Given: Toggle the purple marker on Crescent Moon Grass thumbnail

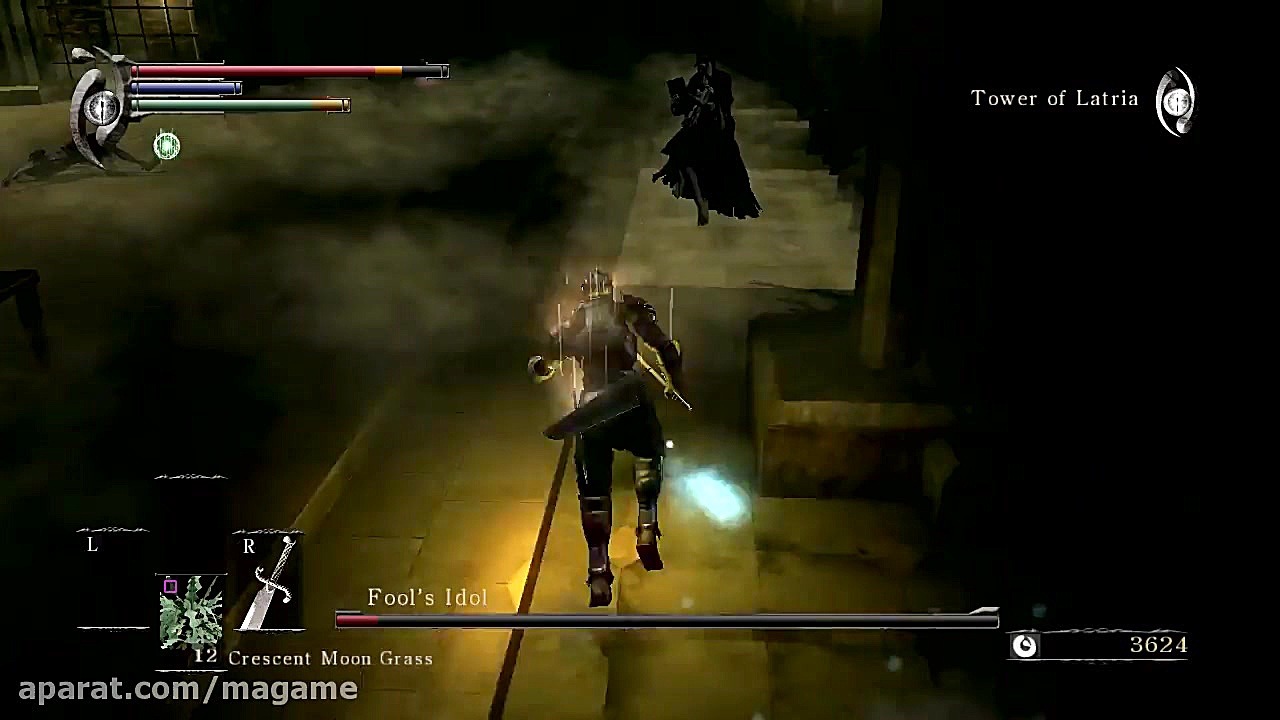Looking at the screenshot, I should [169, 585].
